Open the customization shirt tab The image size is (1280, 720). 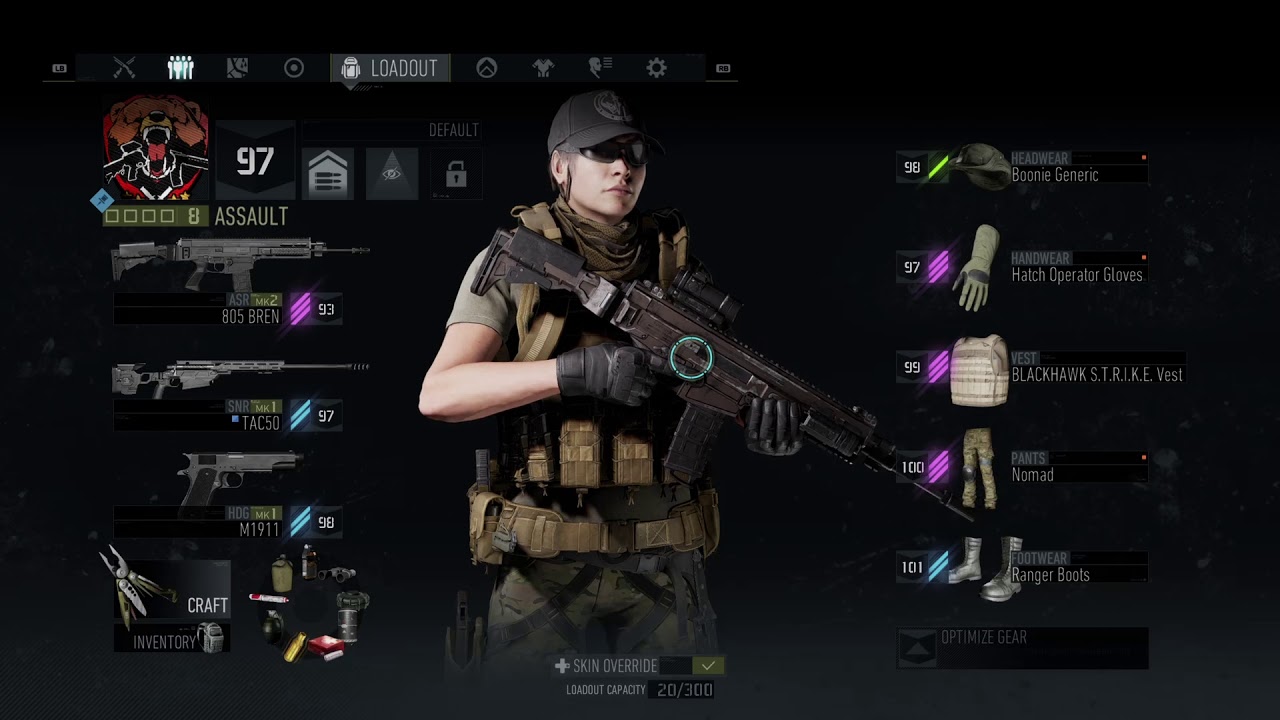pyautogui.click(x=543, y=68)
